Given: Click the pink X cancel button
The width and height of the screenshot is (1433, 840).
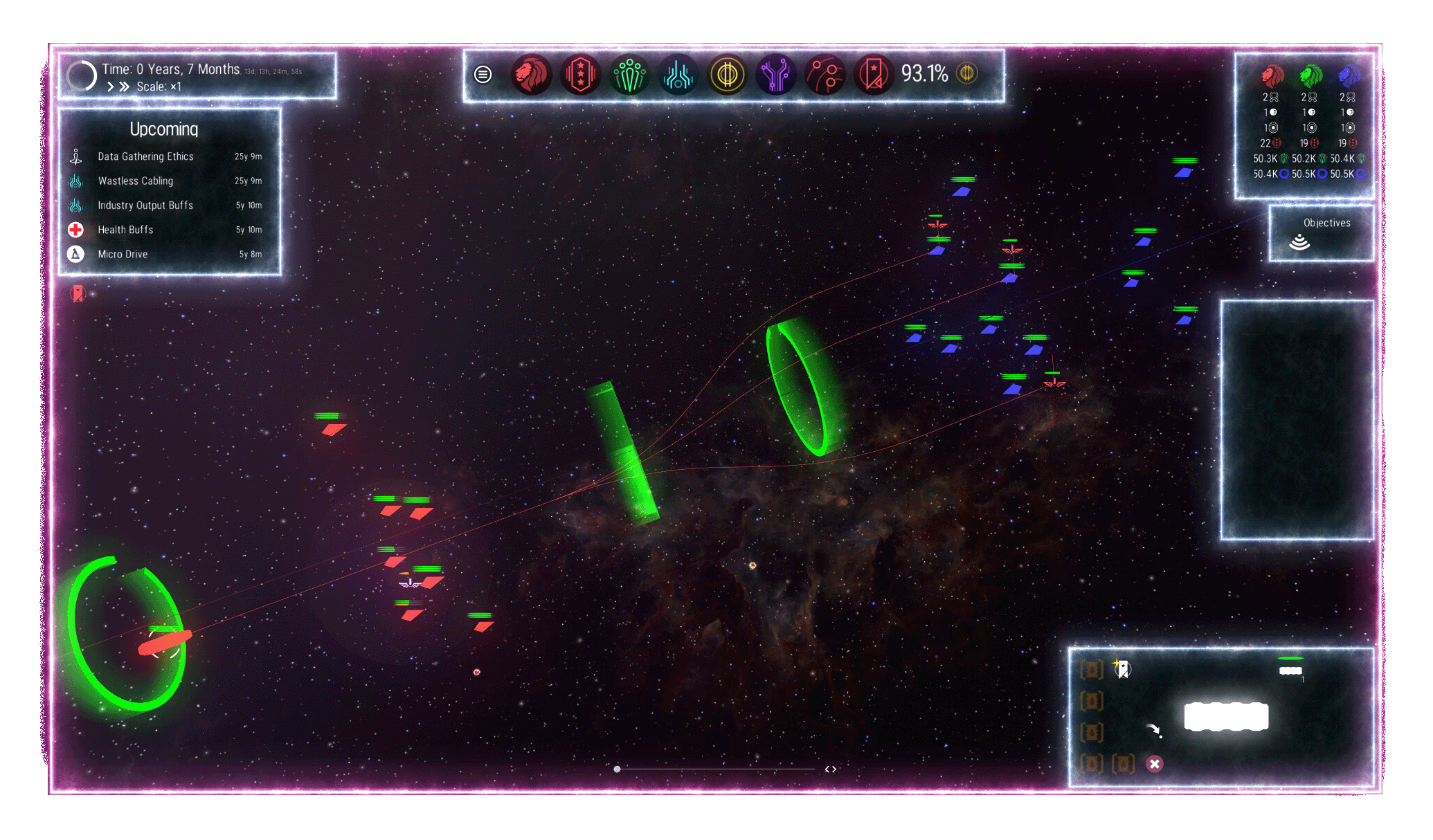Looking at the screenshot, I should (1154, 764).
